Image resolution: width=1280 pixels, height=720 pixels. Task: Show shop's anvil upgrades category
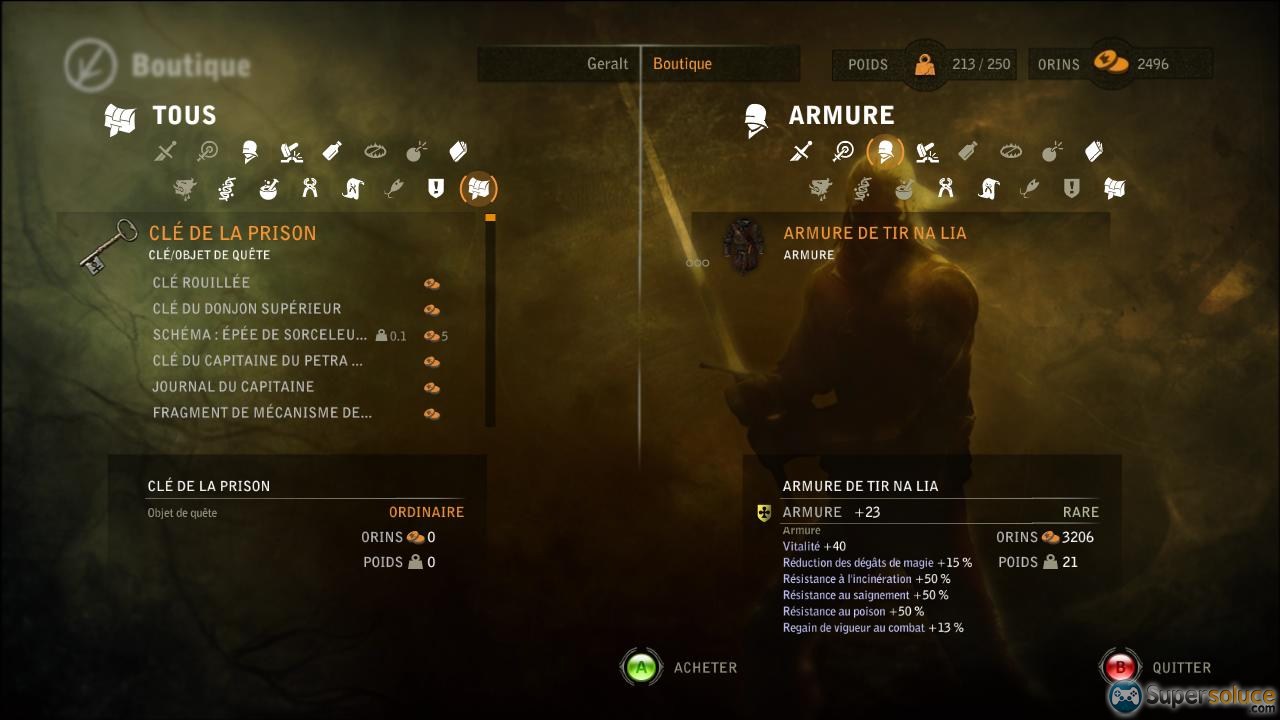(x=927, y=152)
